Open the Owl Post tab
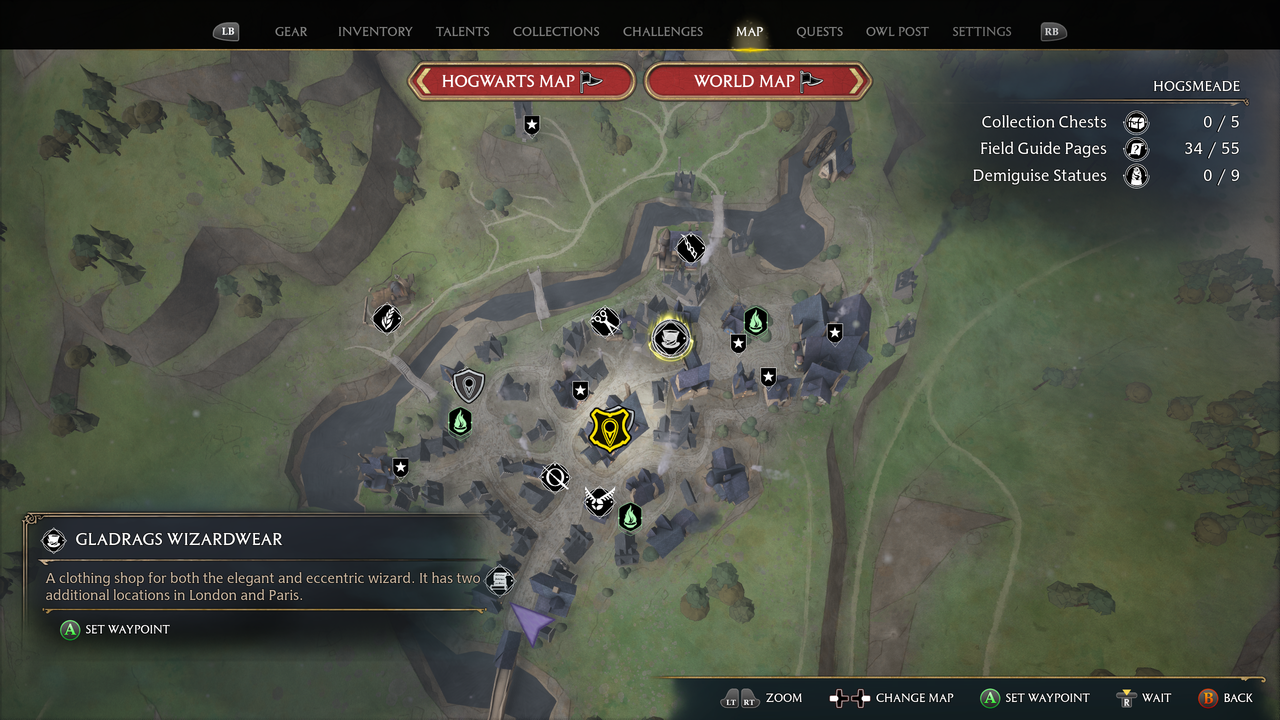This screenshot has height=720, width=1280. (897, 31)
